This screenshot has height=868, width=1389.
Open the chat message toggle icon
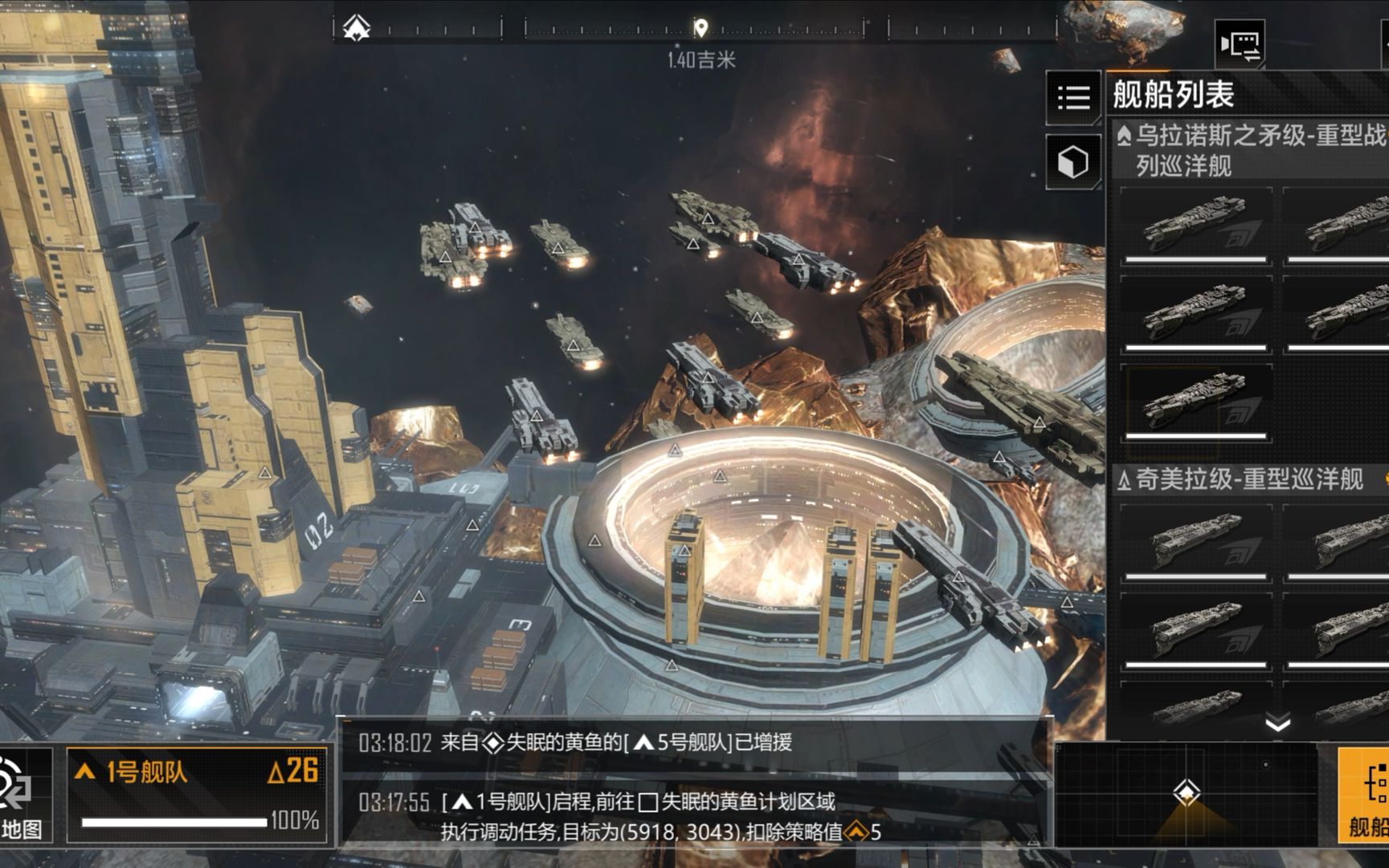coord(1240,44)
